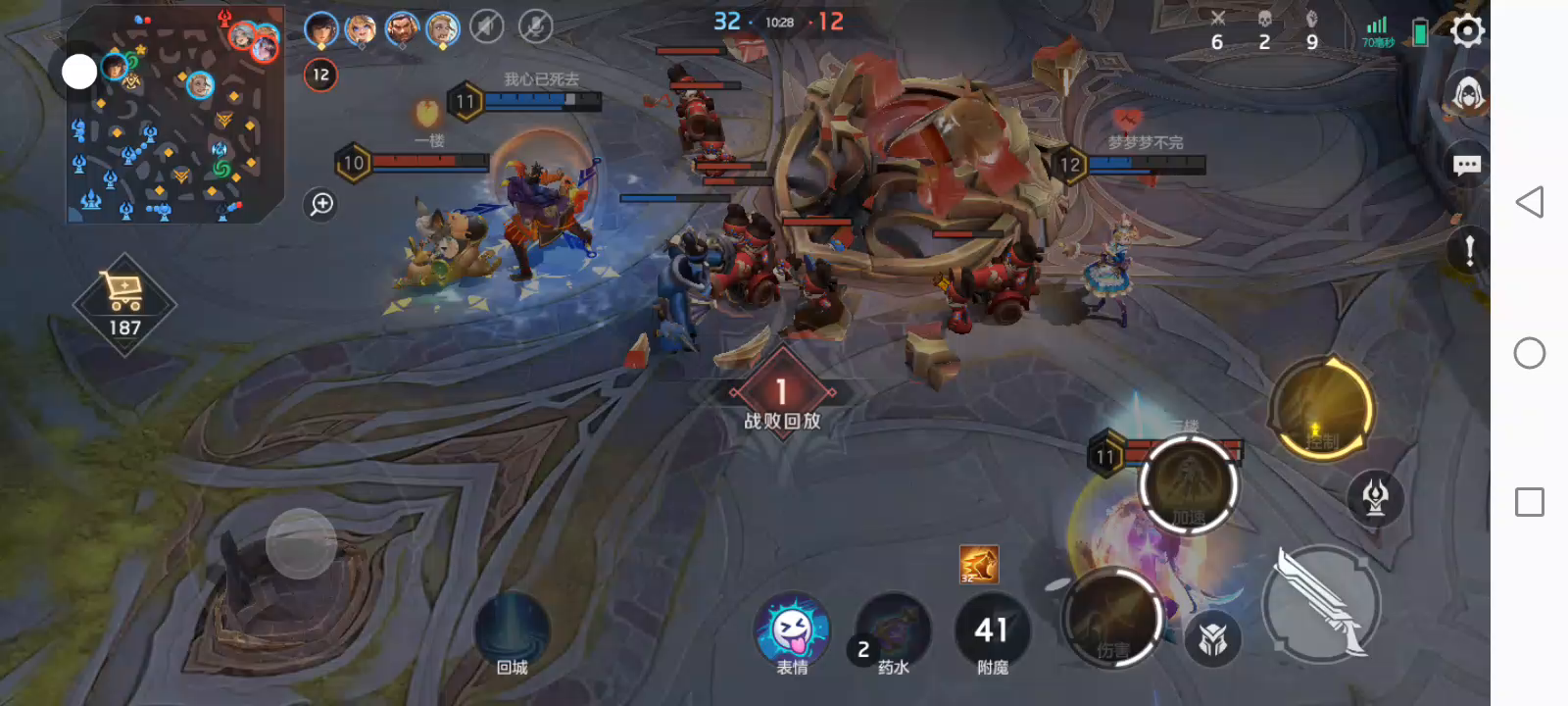Screen dimensions: 1568x706
Task: Activate the 加速 skill button
Action: click(1188, 485)
